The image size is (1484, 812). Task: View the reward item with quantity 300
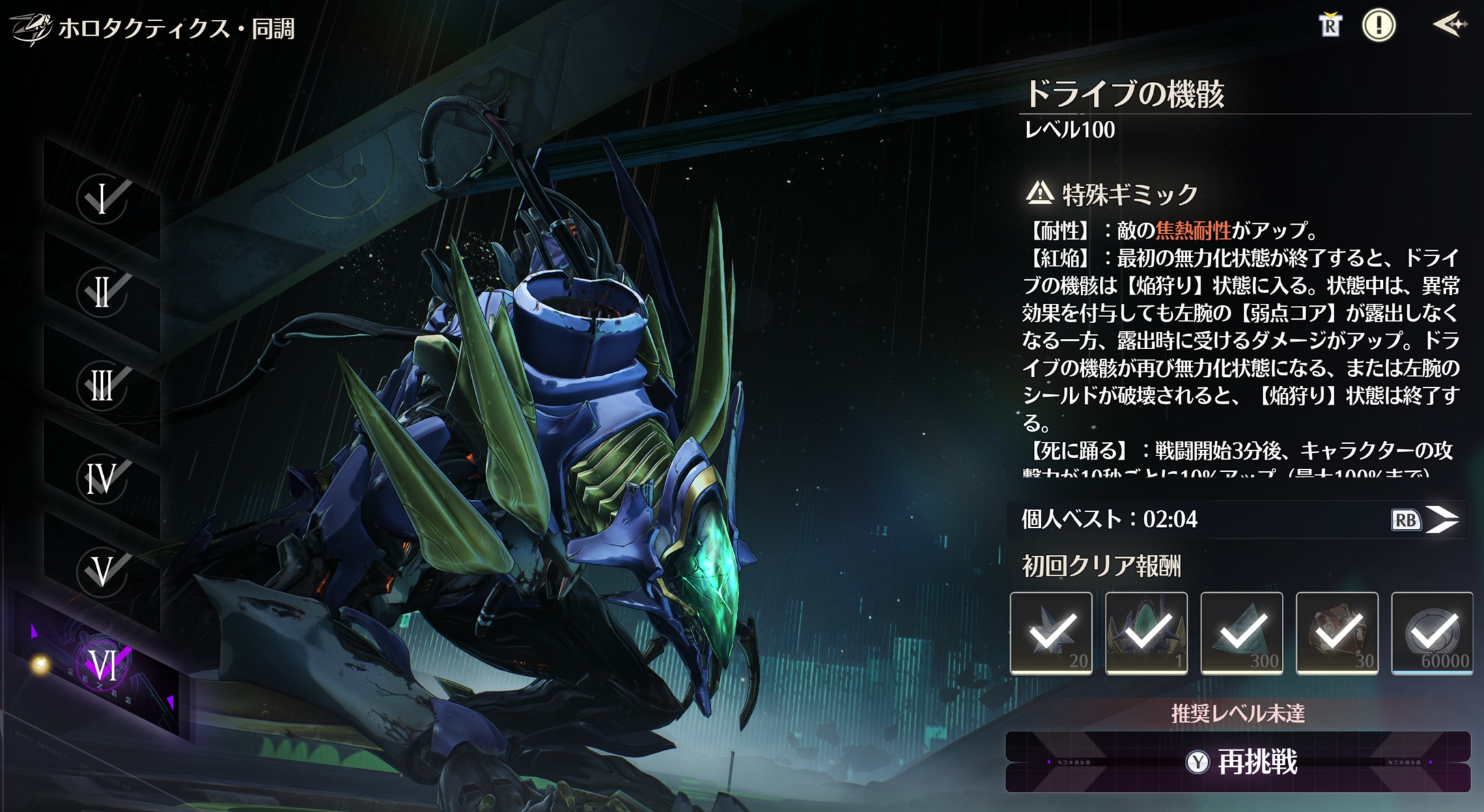pyautogui.click(x=1242, y=633)
